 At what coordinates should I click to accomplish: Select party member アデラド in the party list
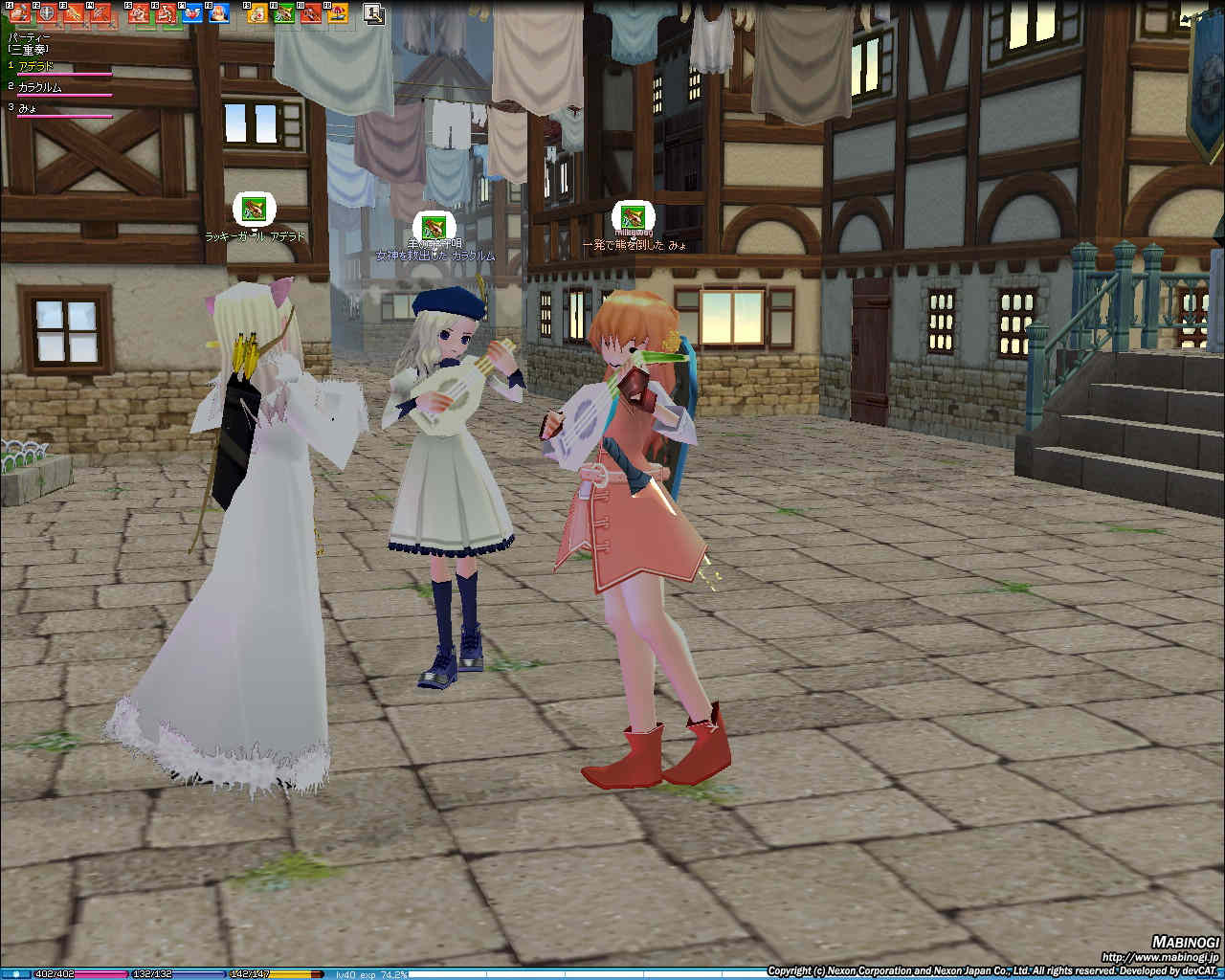tap(36, 67)
